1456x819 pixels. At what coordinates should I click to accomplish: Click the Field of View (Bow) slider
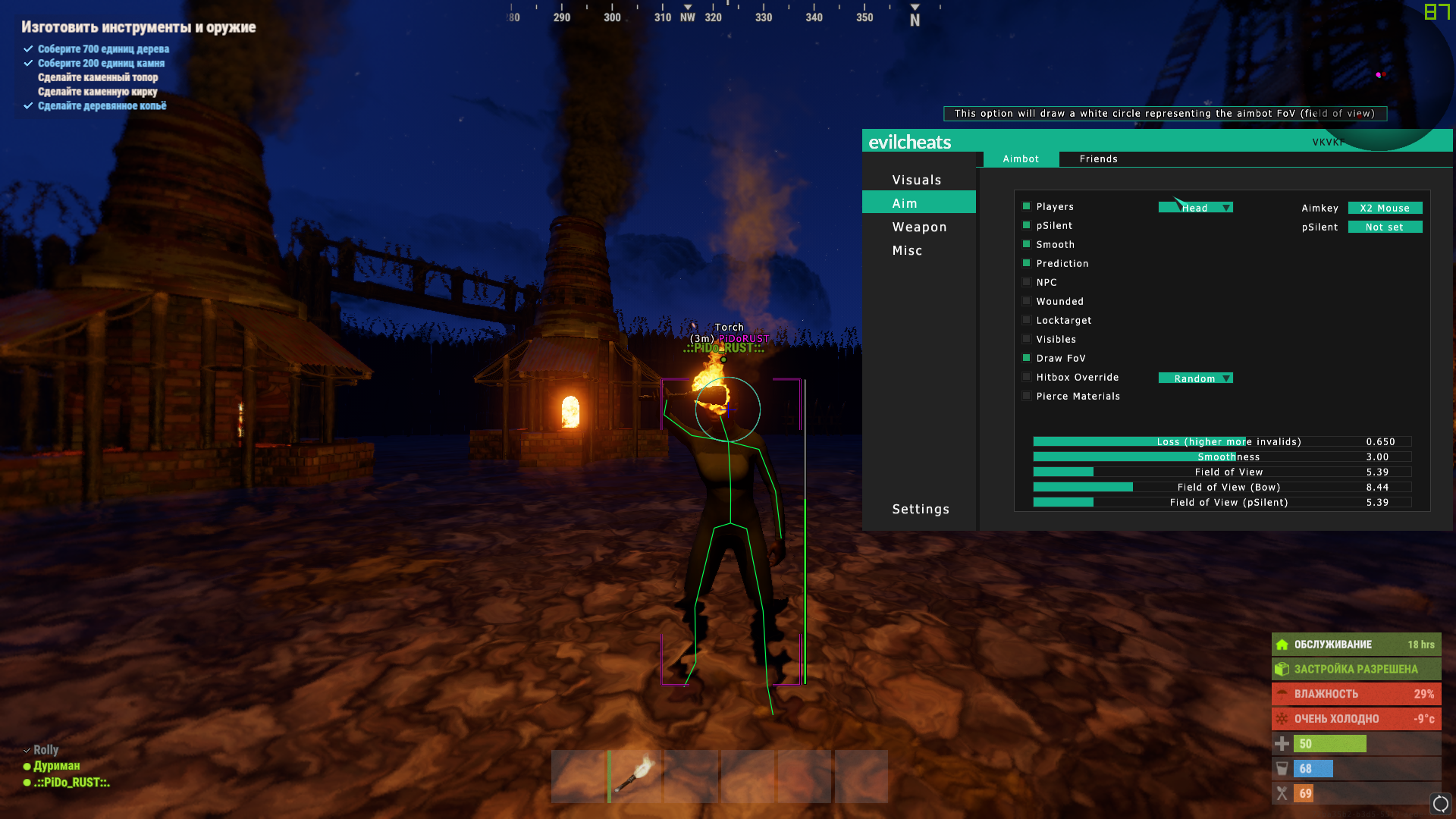pos(1222,487)
